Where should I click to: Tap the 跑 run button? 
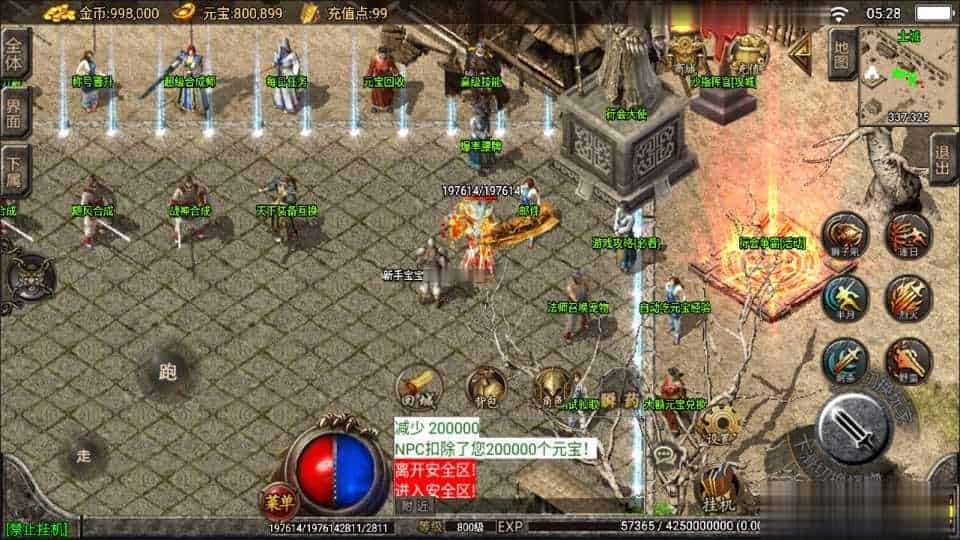click(166, 373)
